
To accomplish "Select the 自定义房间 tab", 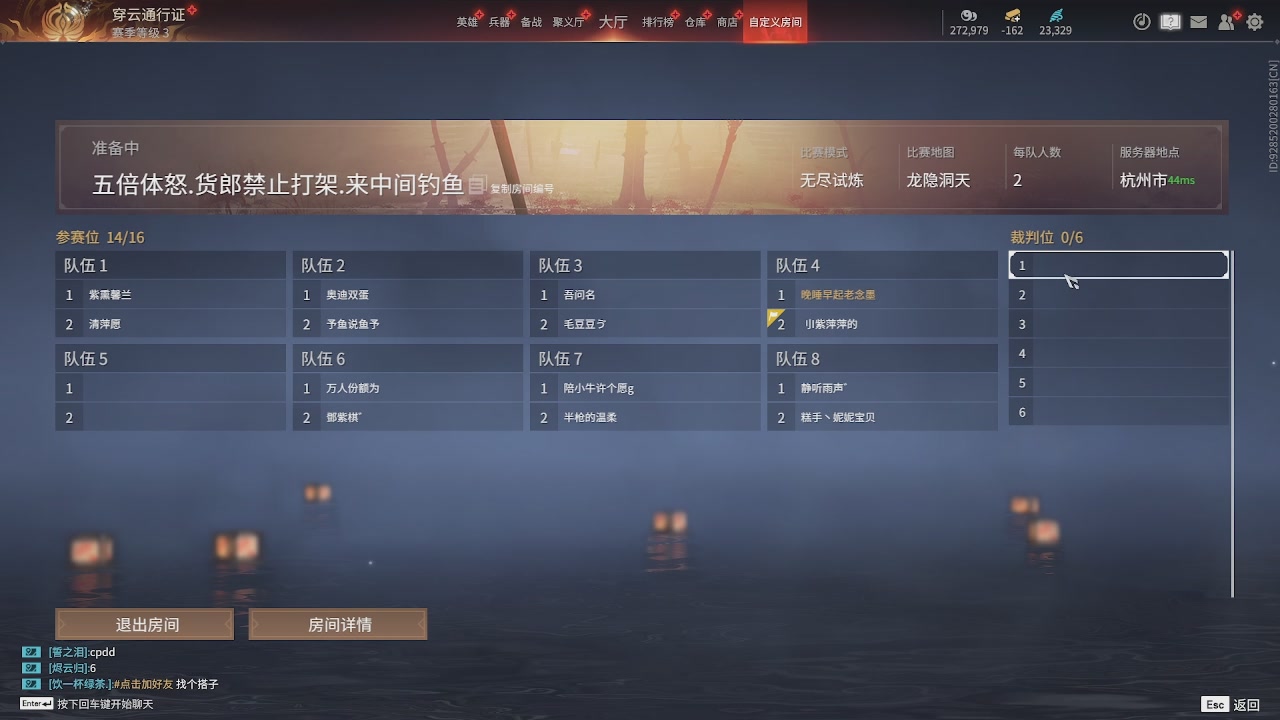I will tap(775, 20).
